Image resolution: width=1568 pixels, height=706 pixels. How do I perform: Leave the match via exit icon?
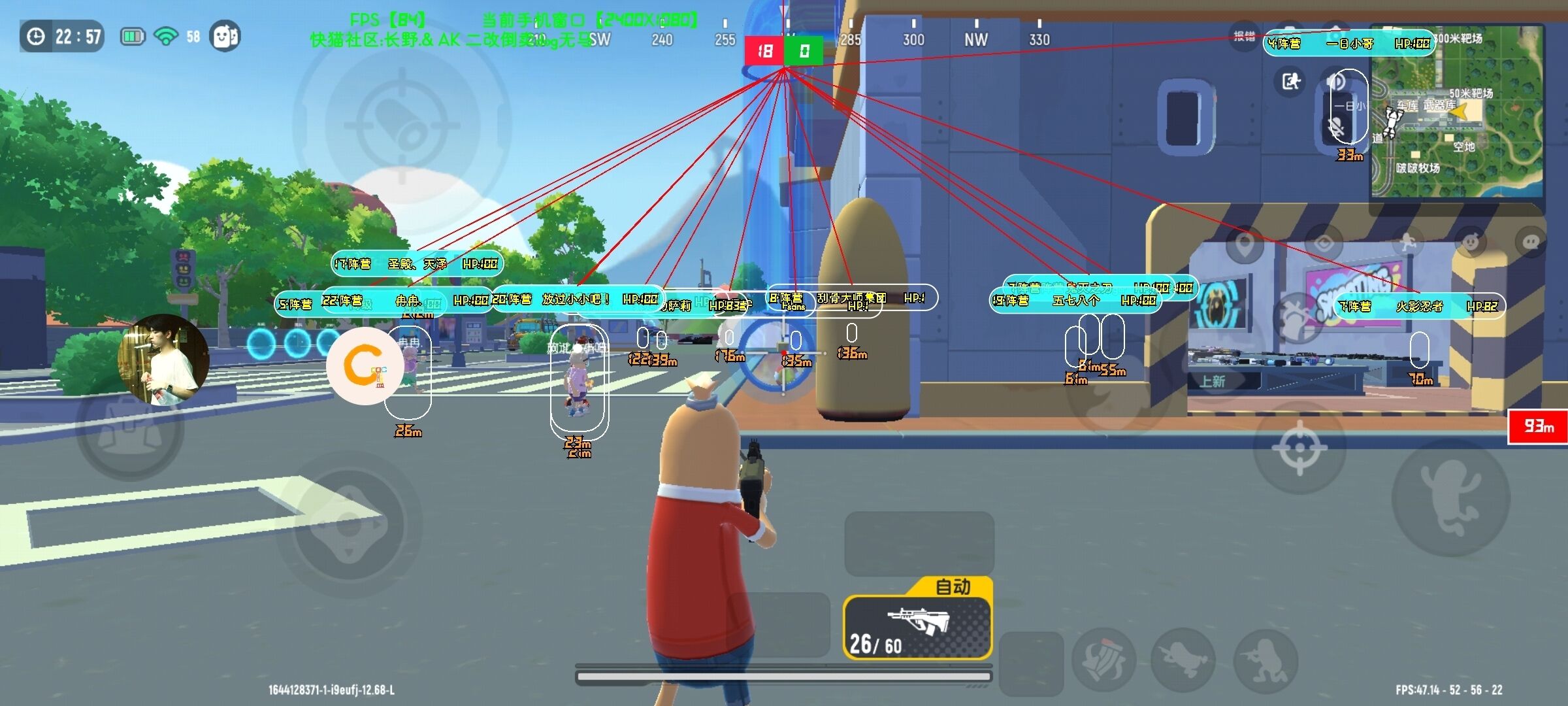1290,82
